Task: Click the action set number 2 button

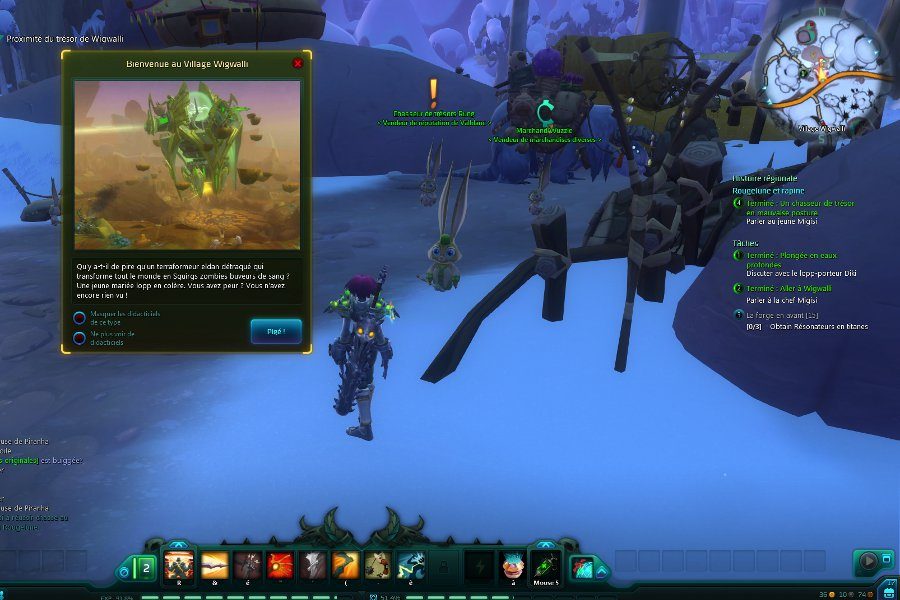Action: coord(144,567)
